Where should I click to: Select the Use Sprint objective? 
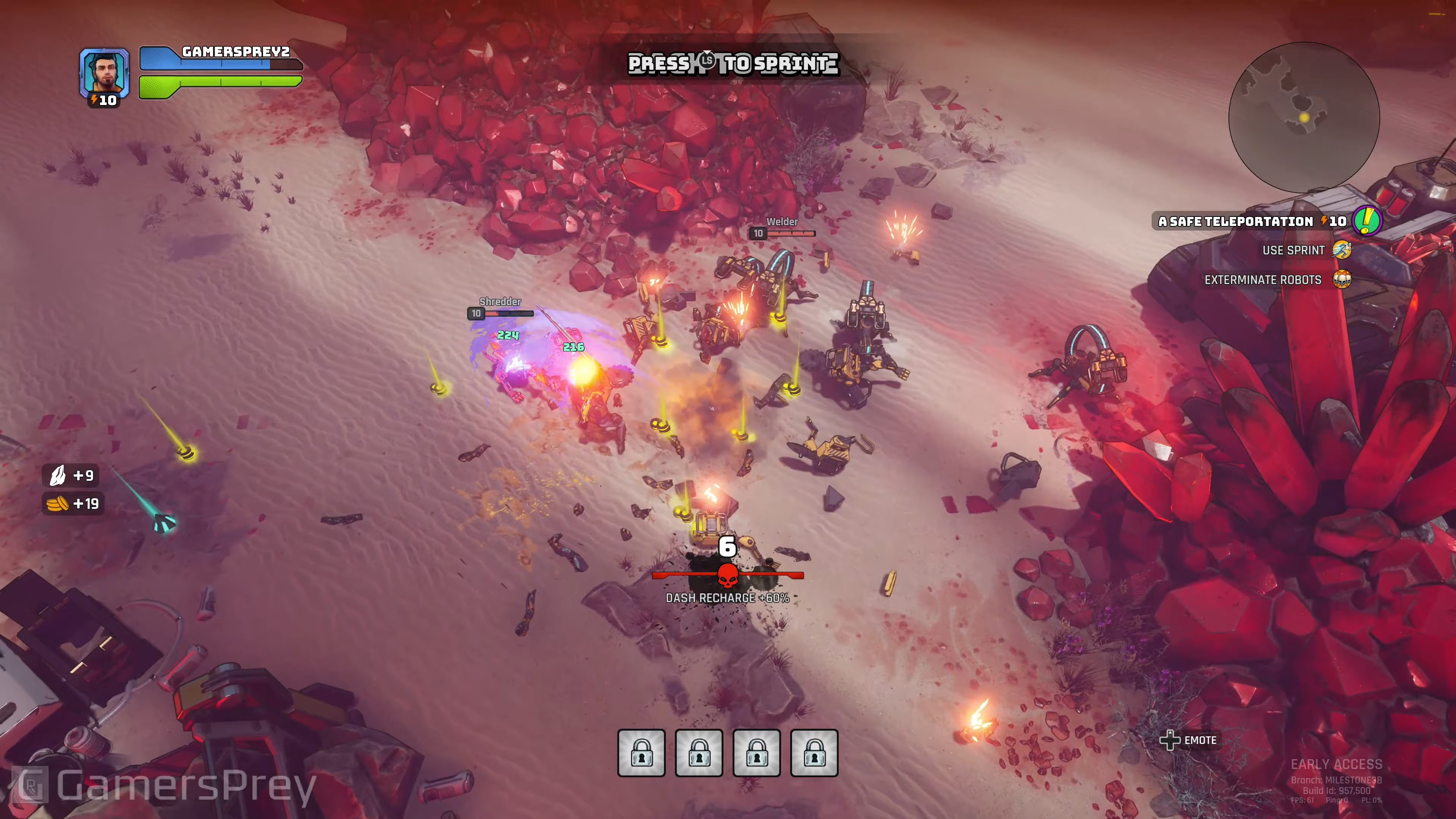pos(1293,250)
